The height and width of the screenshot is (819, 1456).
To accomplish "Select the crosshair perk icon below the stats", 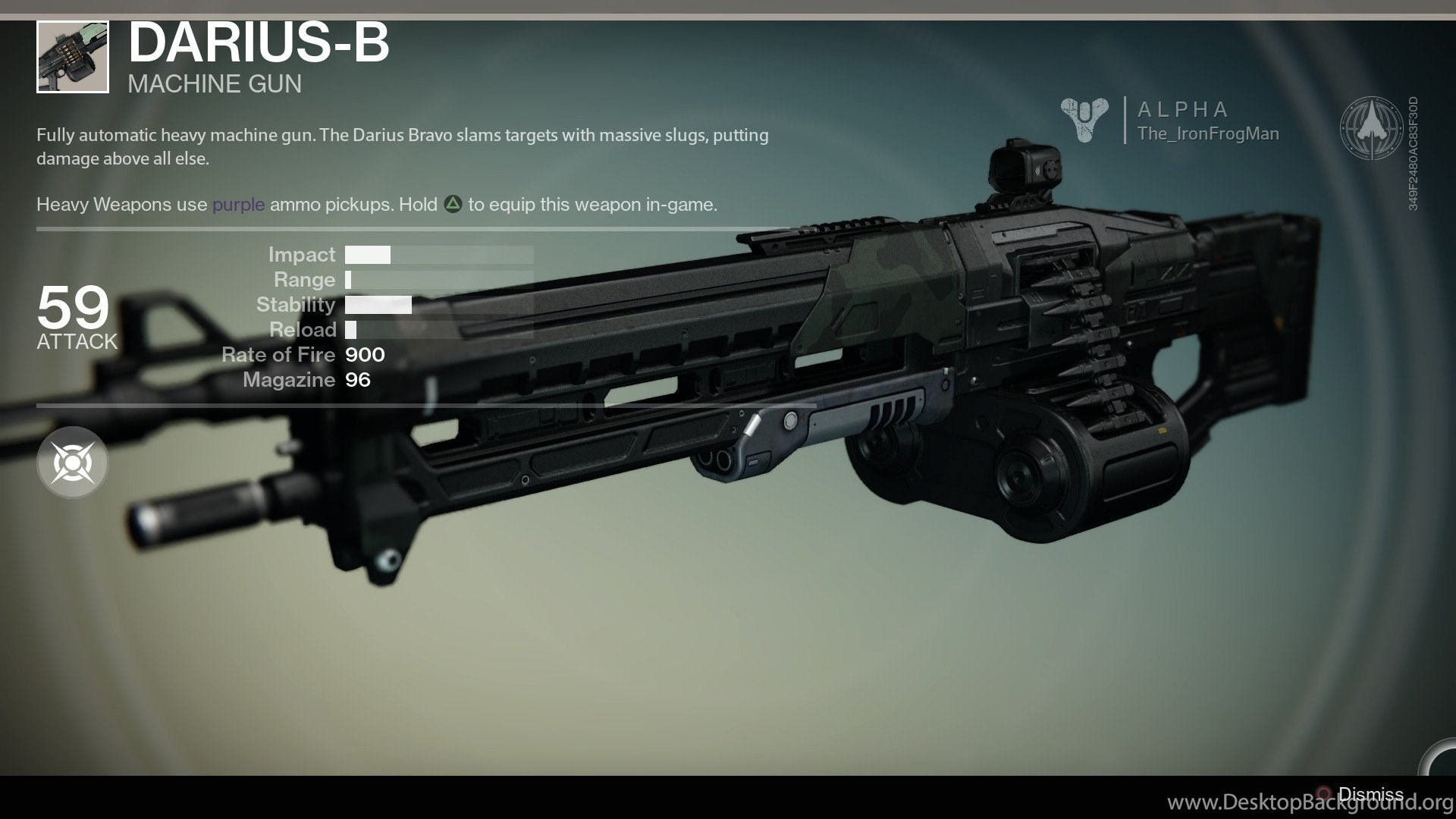I will pos(73,463).
